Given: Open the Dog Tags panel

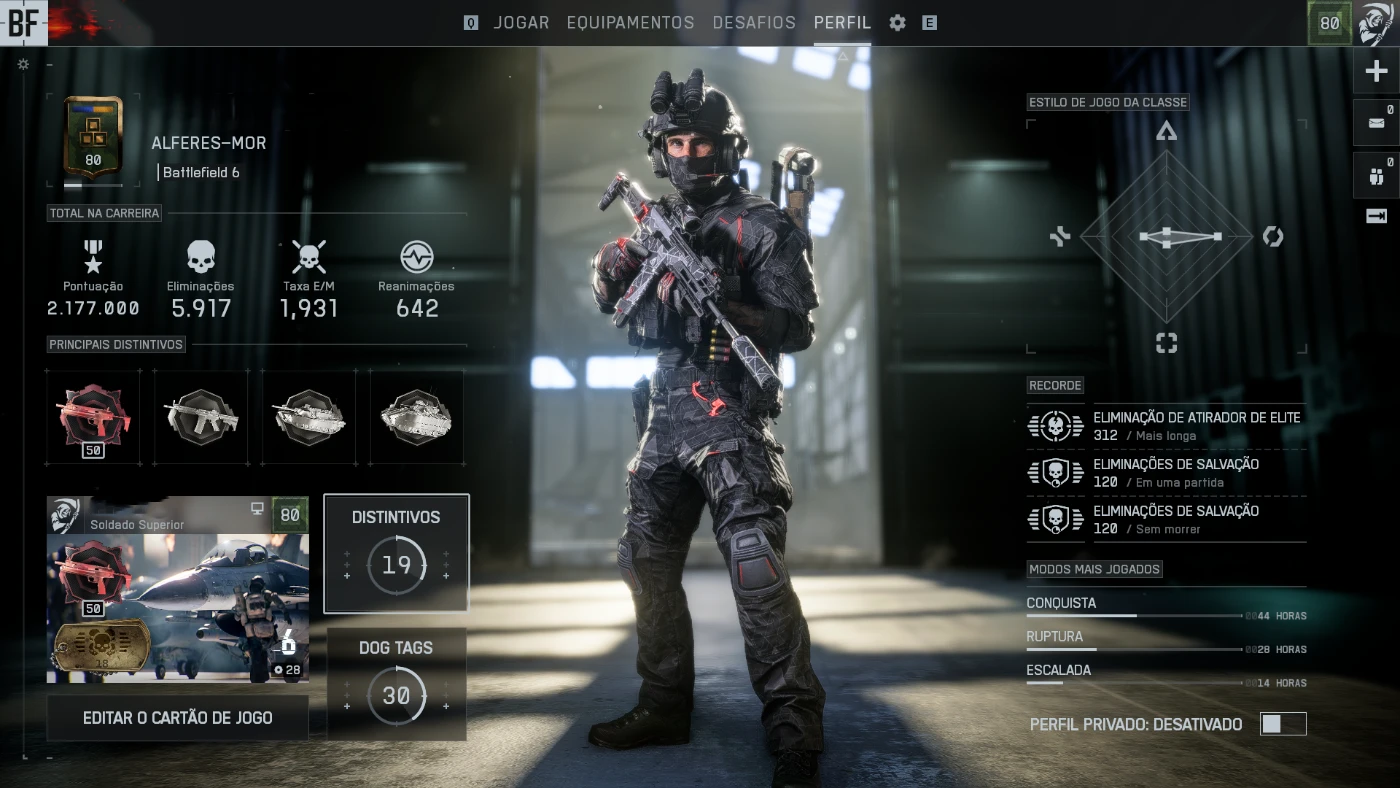Looking at the screenshot, I should (x=396, y=684).
